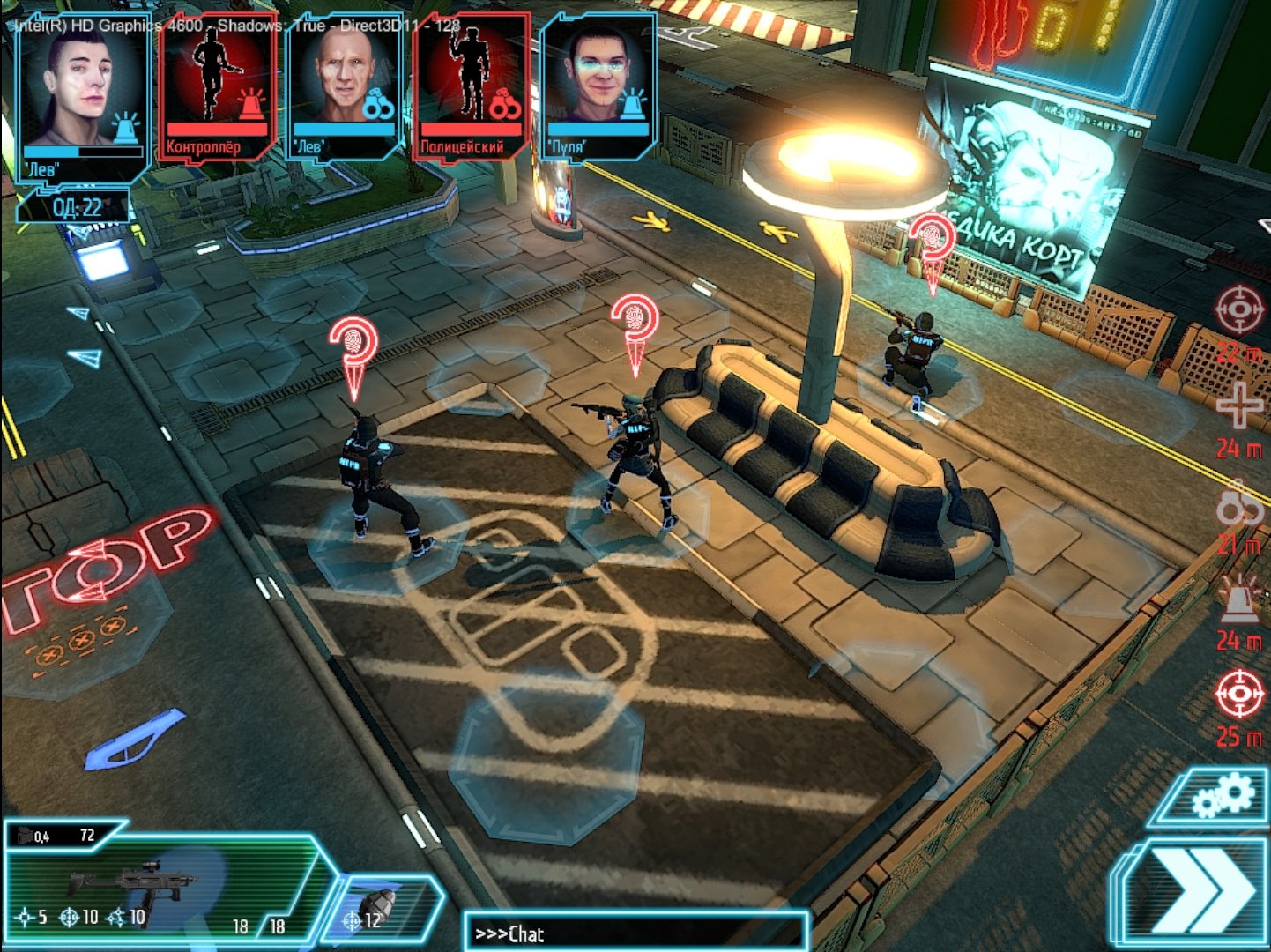
Task: Select the aimed shot ability at 22 m
Action: (x=1238, y=309)
